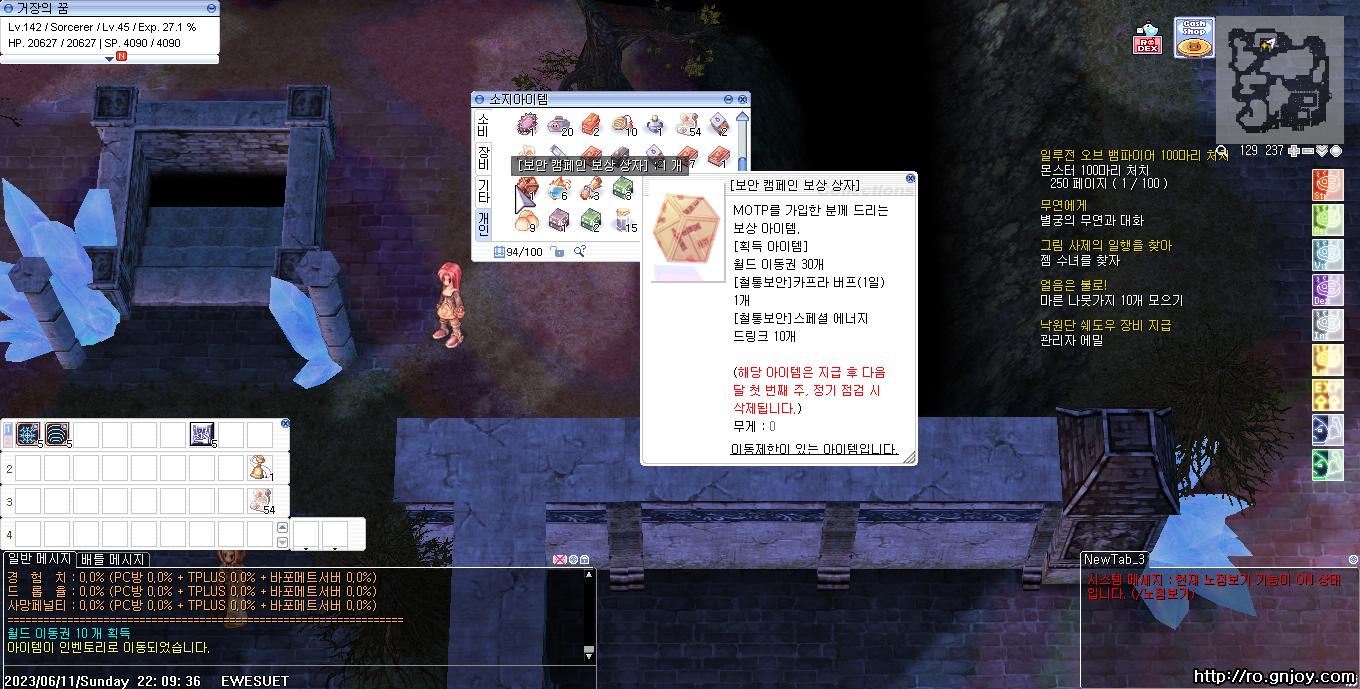Activate the snowflake skill on the hotbar
The height and width of the screenshot is (689, 1360).
[x=28, y=434]
